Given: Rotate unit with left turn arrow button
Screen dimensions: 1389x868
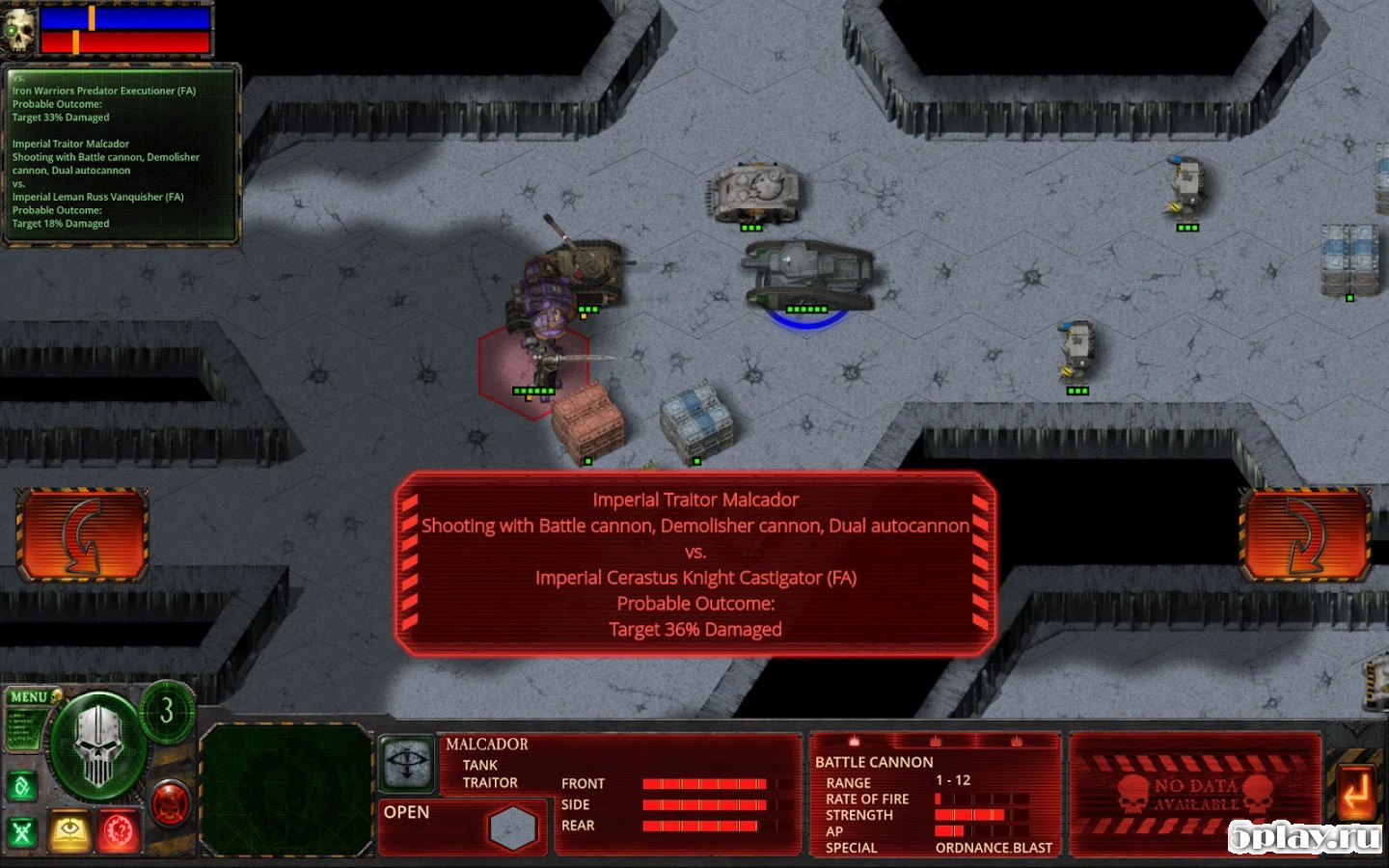Looking at the screenshot, I should click(82, 534).
